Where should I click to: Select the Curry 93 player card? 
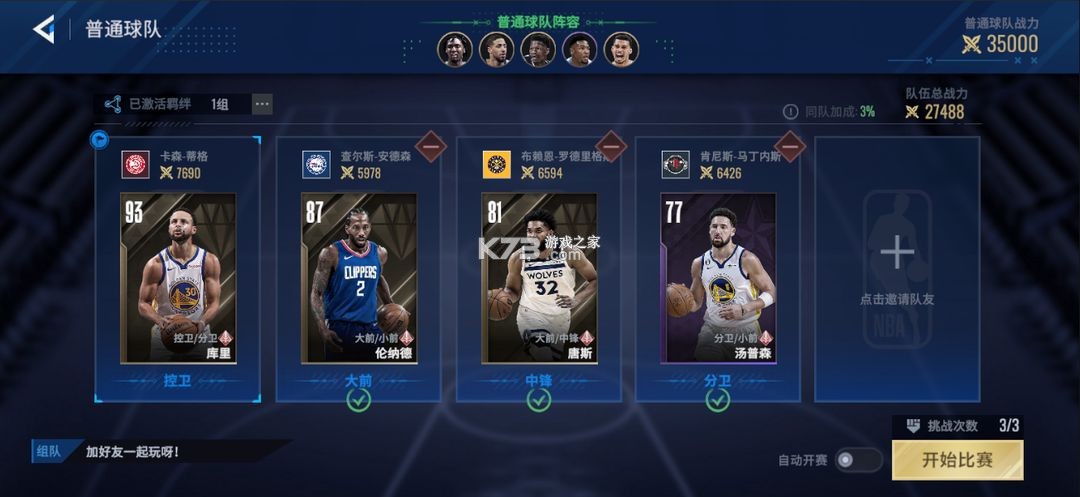point(178,277)
